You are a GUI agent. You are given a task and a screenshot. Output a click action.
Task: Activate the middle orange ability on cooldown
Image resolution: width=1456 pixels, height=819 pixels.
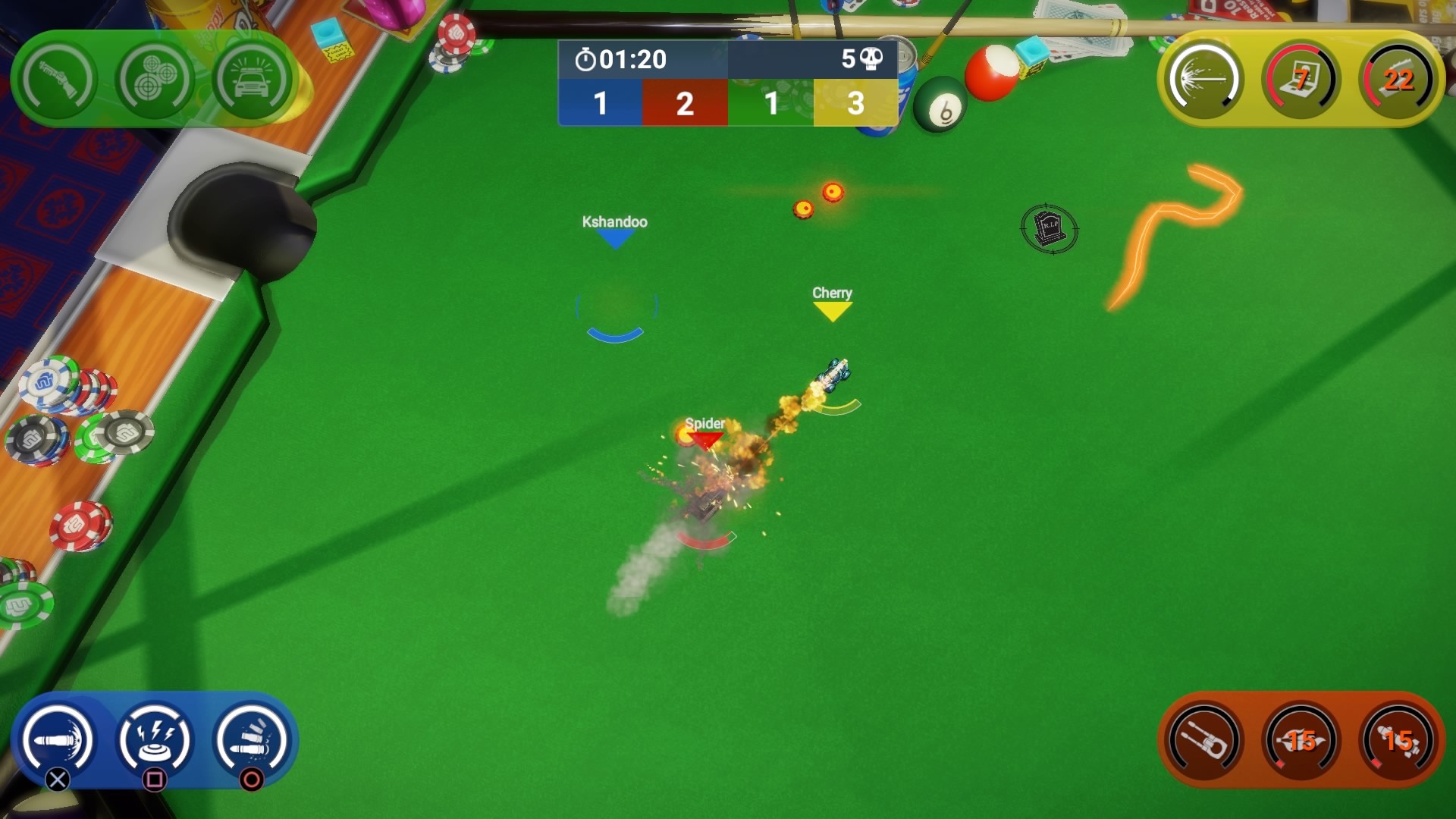[x=1301, y=741]
